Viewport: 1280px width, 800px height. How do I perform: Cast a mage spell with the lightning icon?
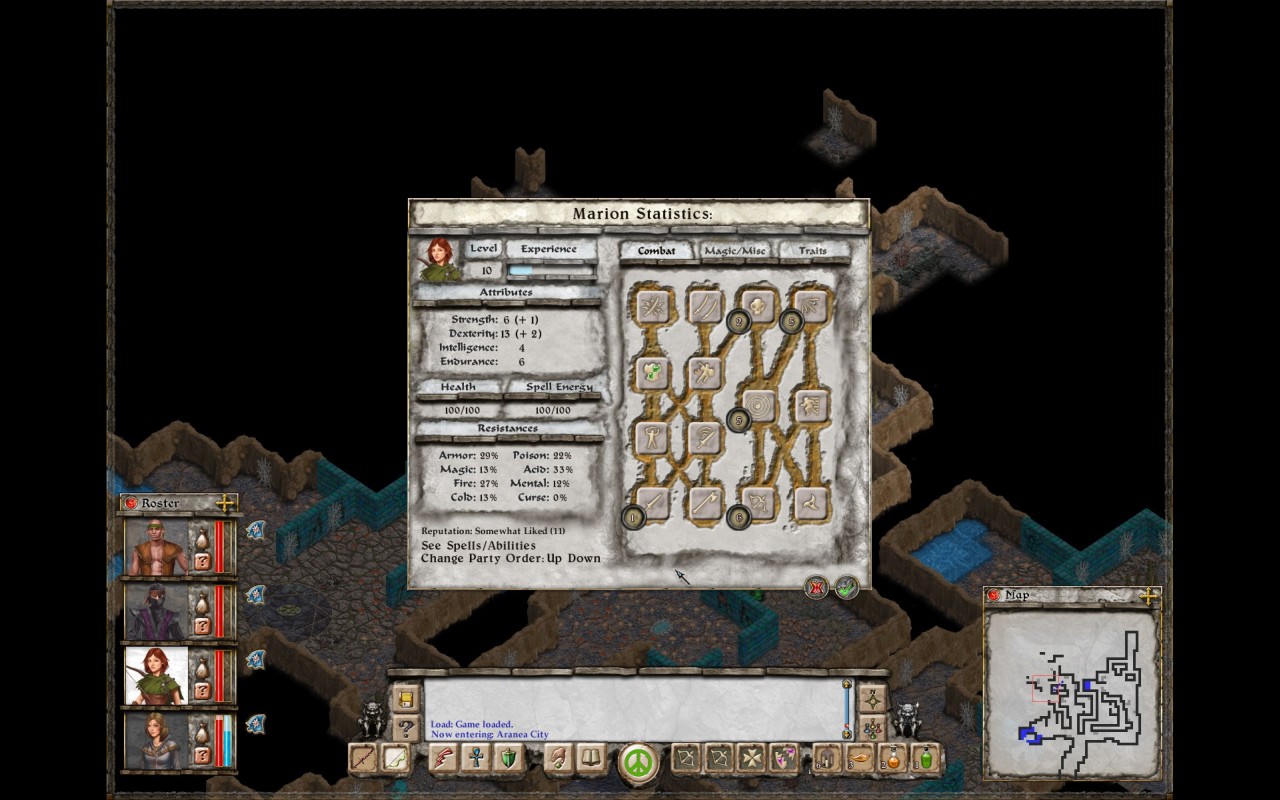pos(443,758)
